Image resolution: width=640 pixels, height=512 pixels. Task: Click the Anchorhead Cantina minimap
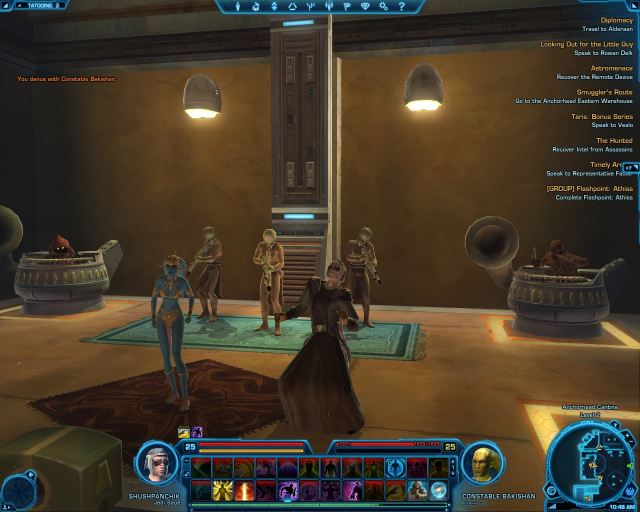(592, 457)
